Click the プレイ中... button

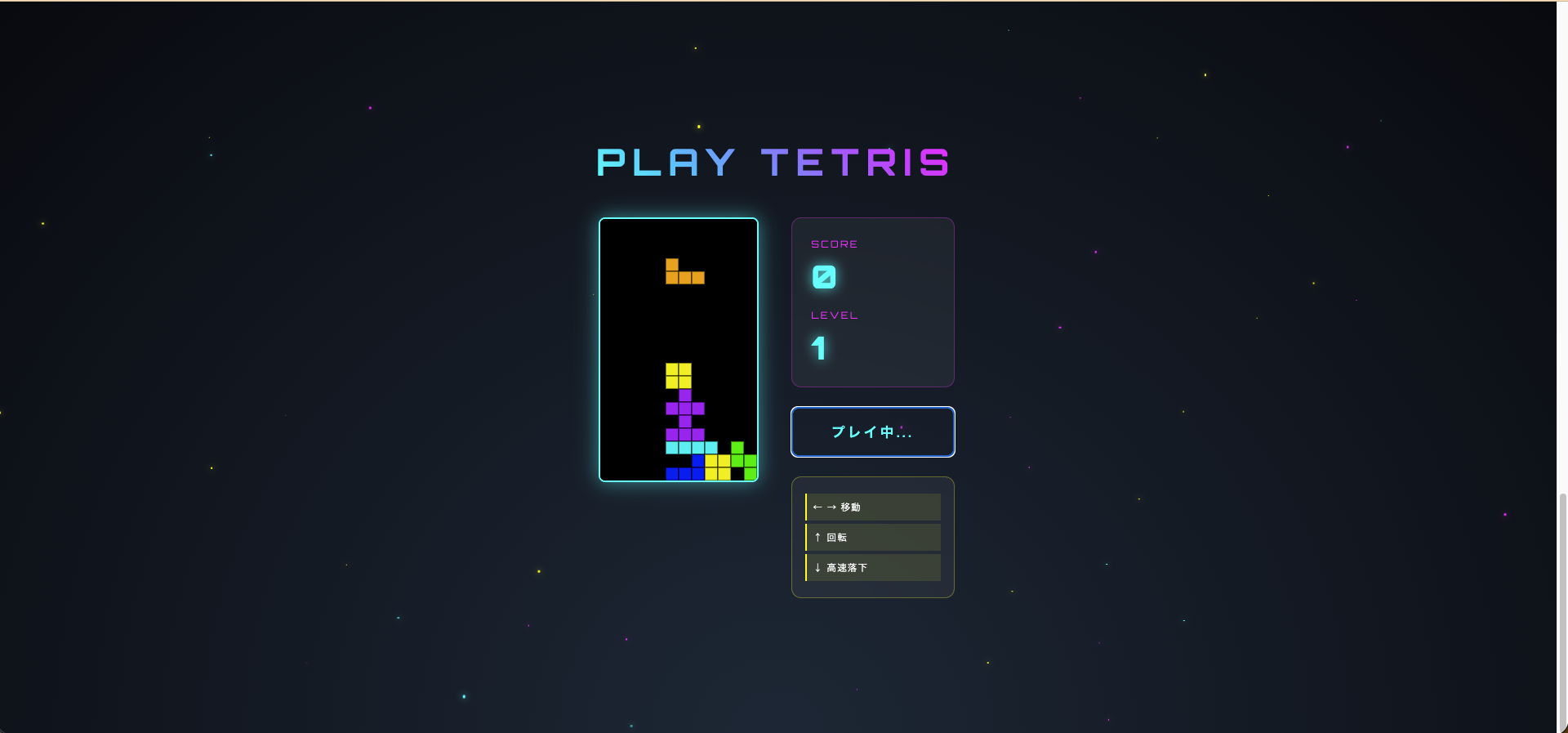[872, 431]
